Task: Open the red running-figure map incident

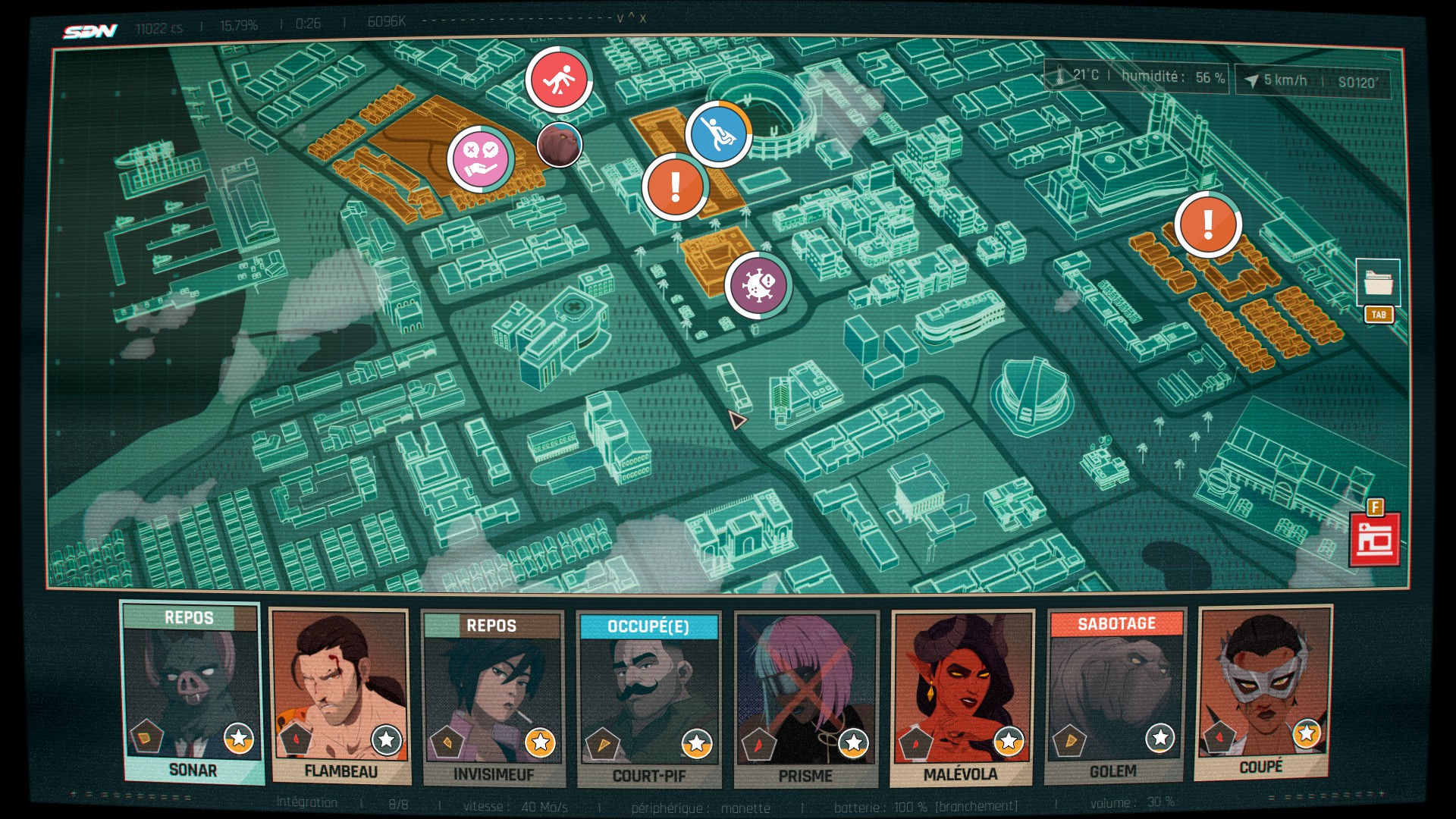Action: click(559, 80)
